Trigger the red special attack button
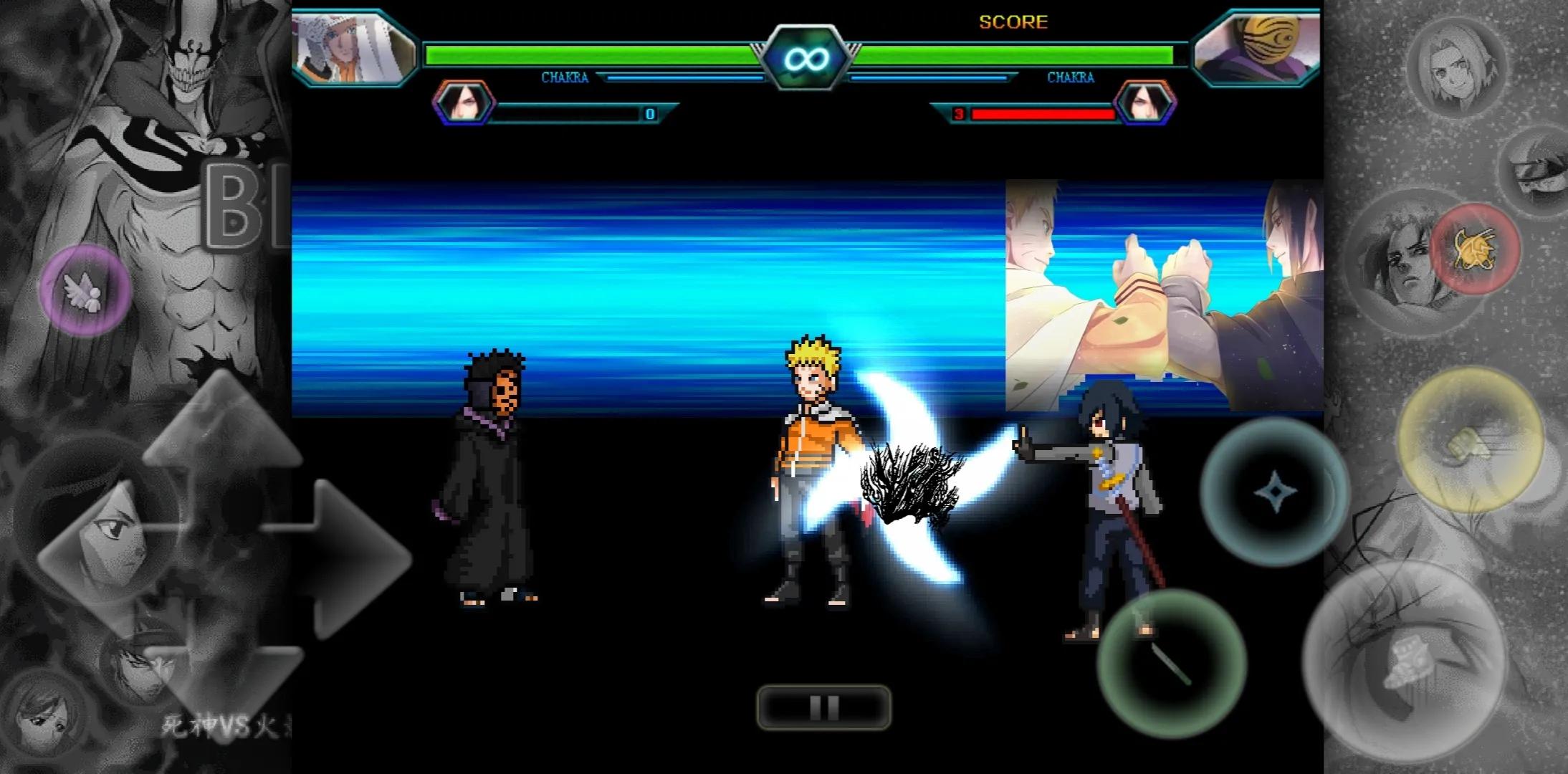Viewport: 1568px width, 774px height. [x=1475, y=249]
